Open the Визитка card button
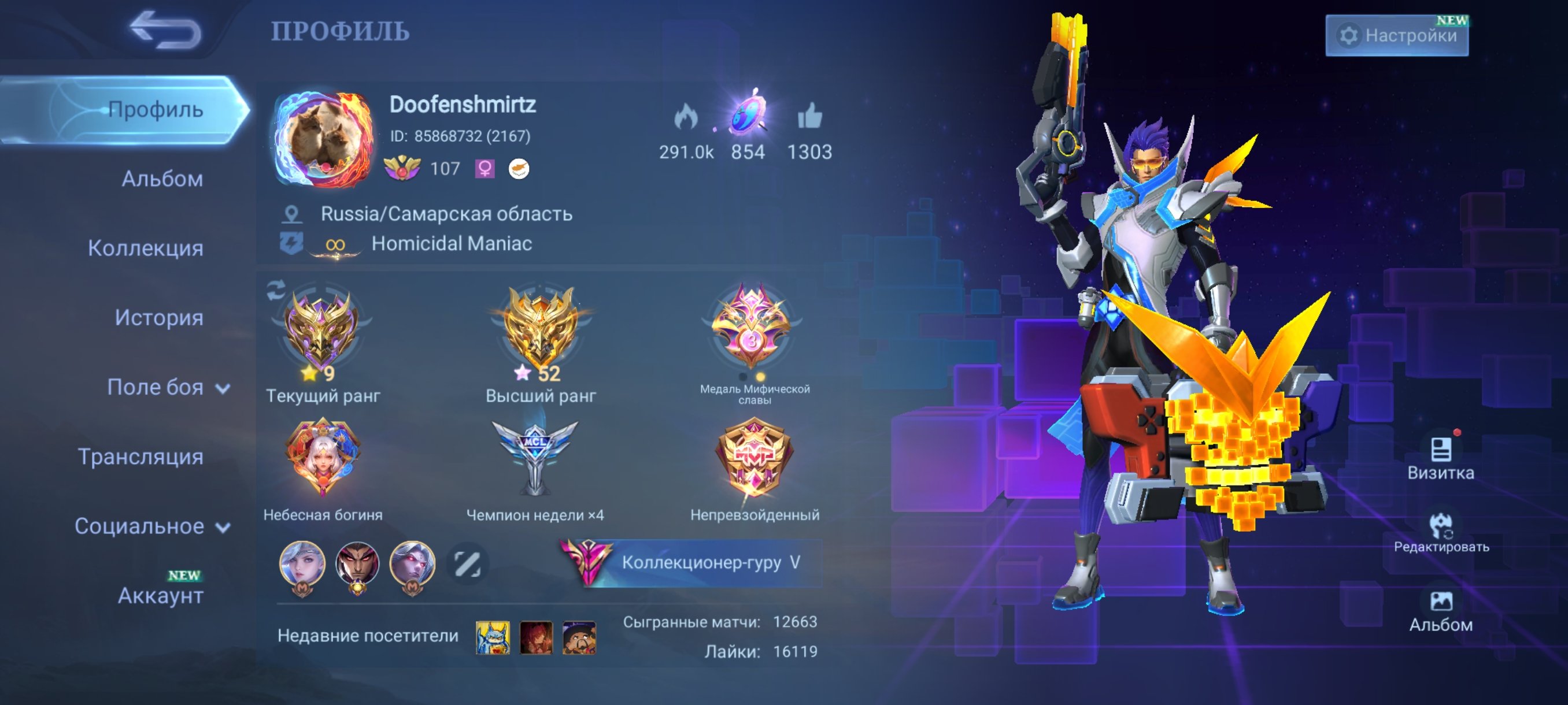This screenshot has width=1568, height=705. [1440, 458]
